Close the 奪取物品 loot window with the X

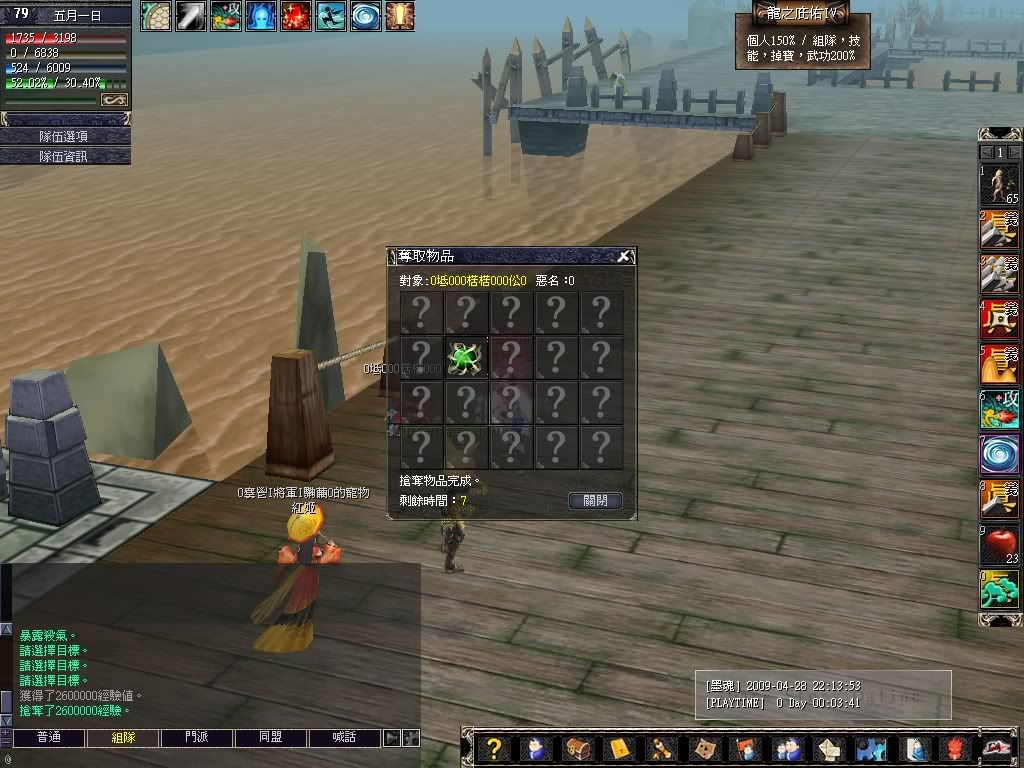pyautogui.click(x=624, y=256)
